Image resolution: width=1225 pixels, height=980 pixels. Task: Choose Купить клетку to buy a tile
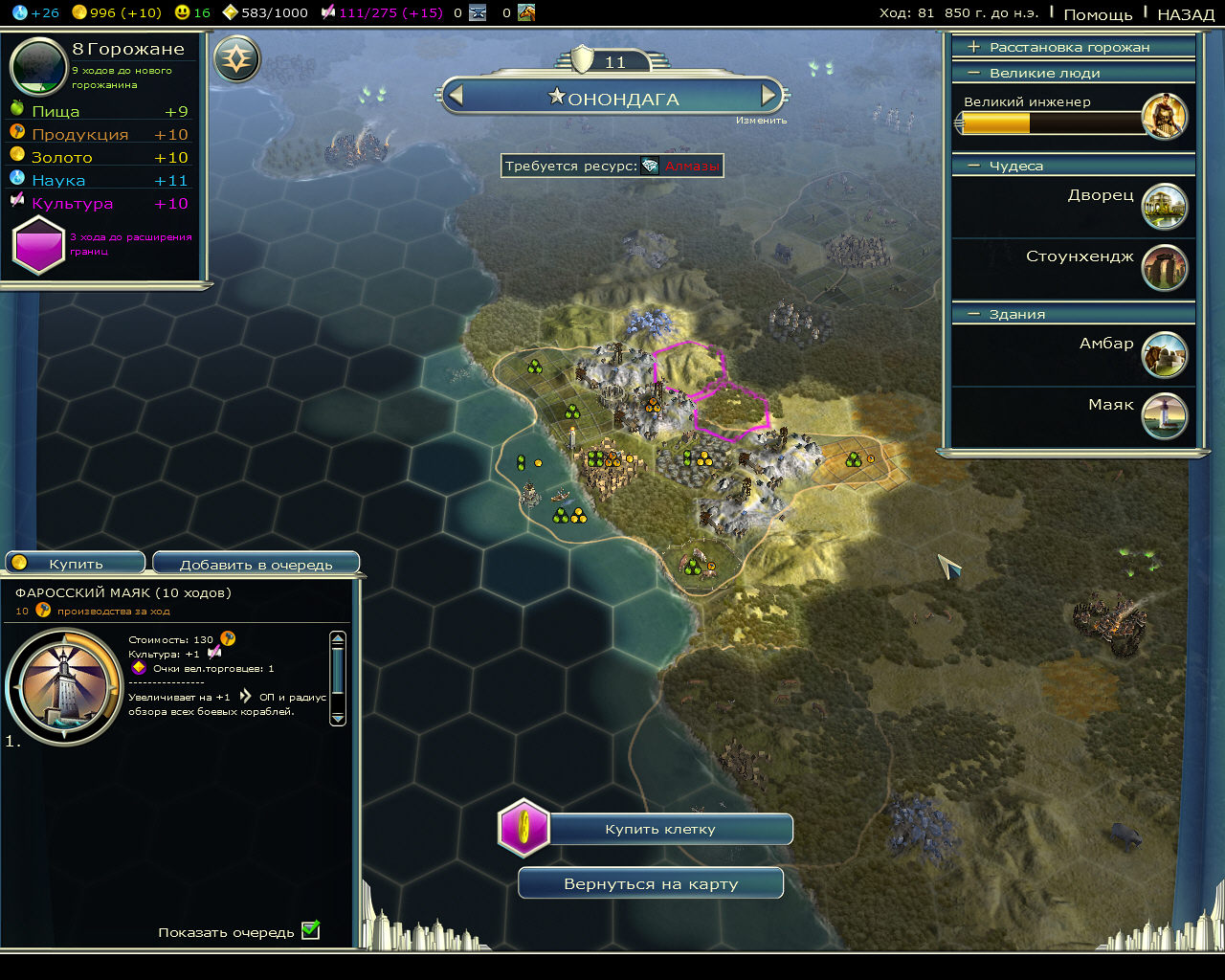click(x=659, y=830)
